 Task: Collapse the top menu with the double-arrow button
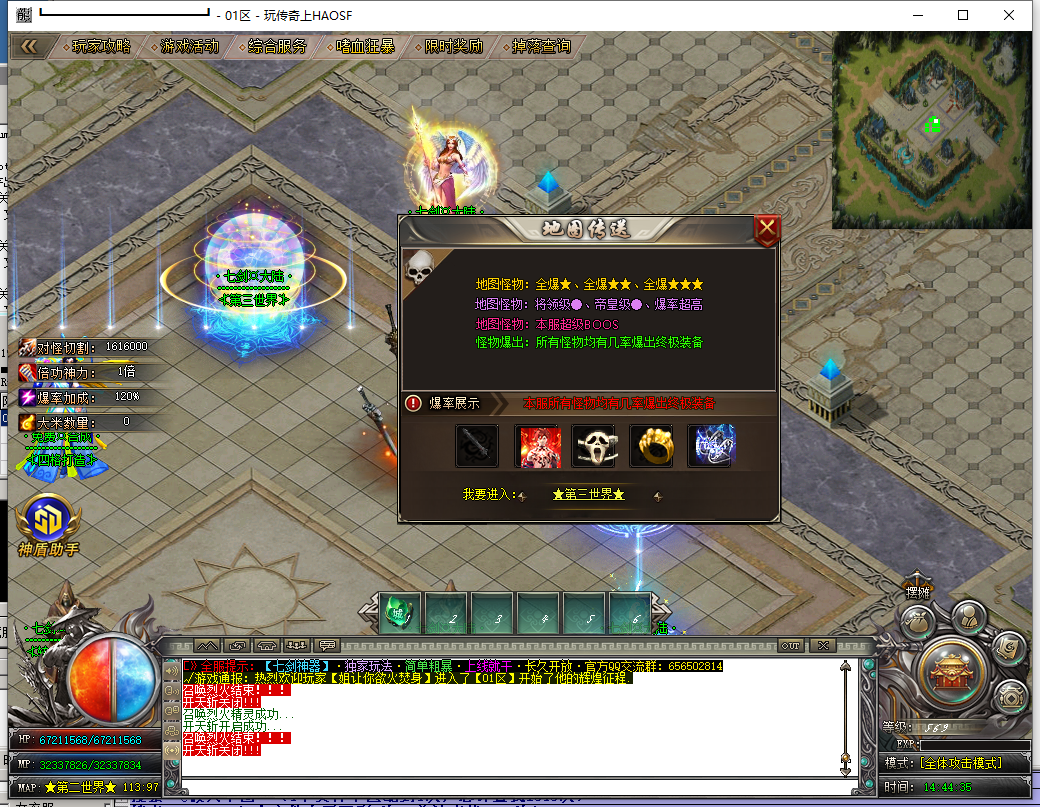[29, 47]
